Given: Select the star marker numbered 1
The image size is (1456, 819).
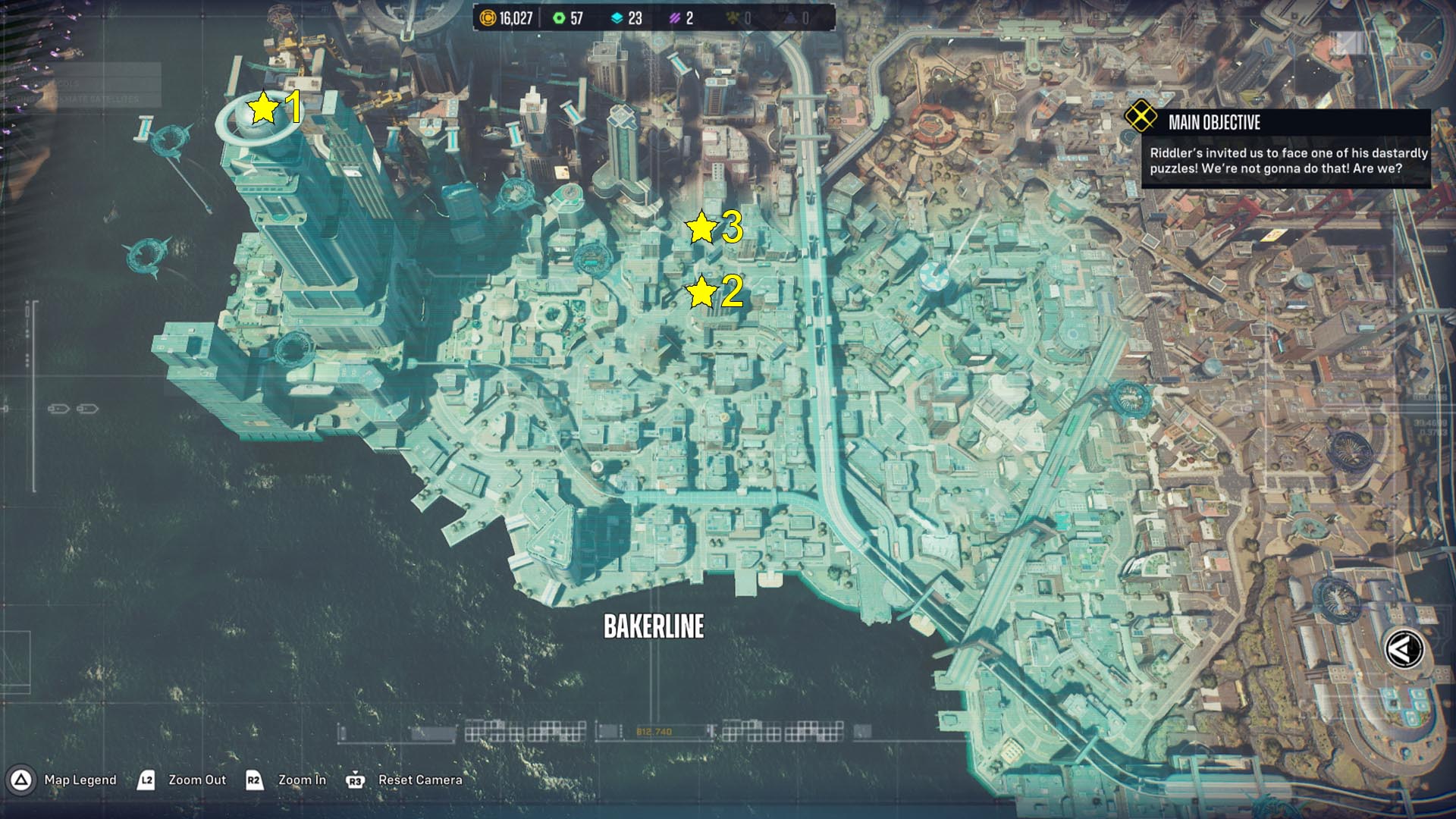Looking at the screenshot, I should (263, 108).
